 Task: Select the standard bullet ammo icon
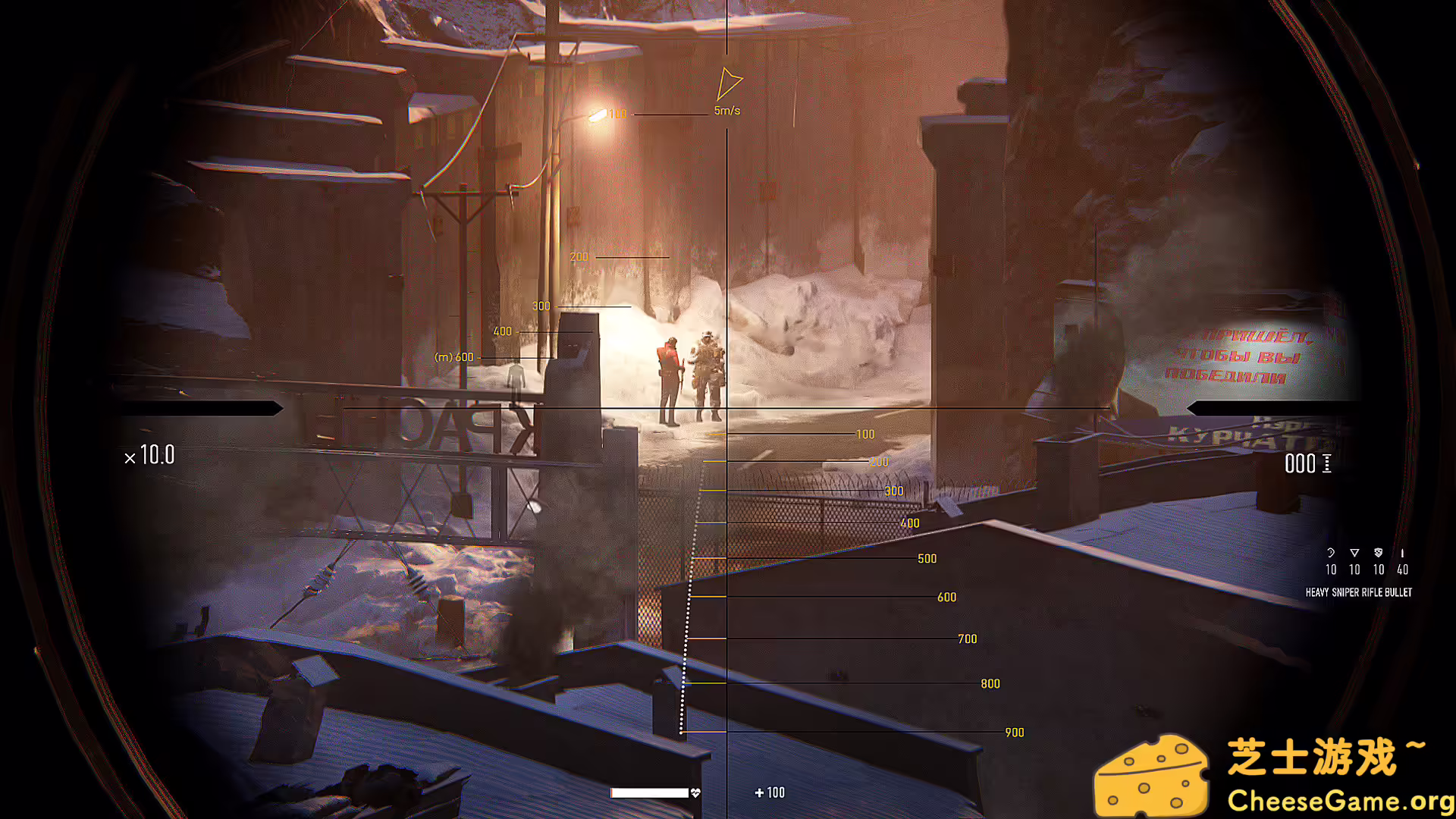1402,553
